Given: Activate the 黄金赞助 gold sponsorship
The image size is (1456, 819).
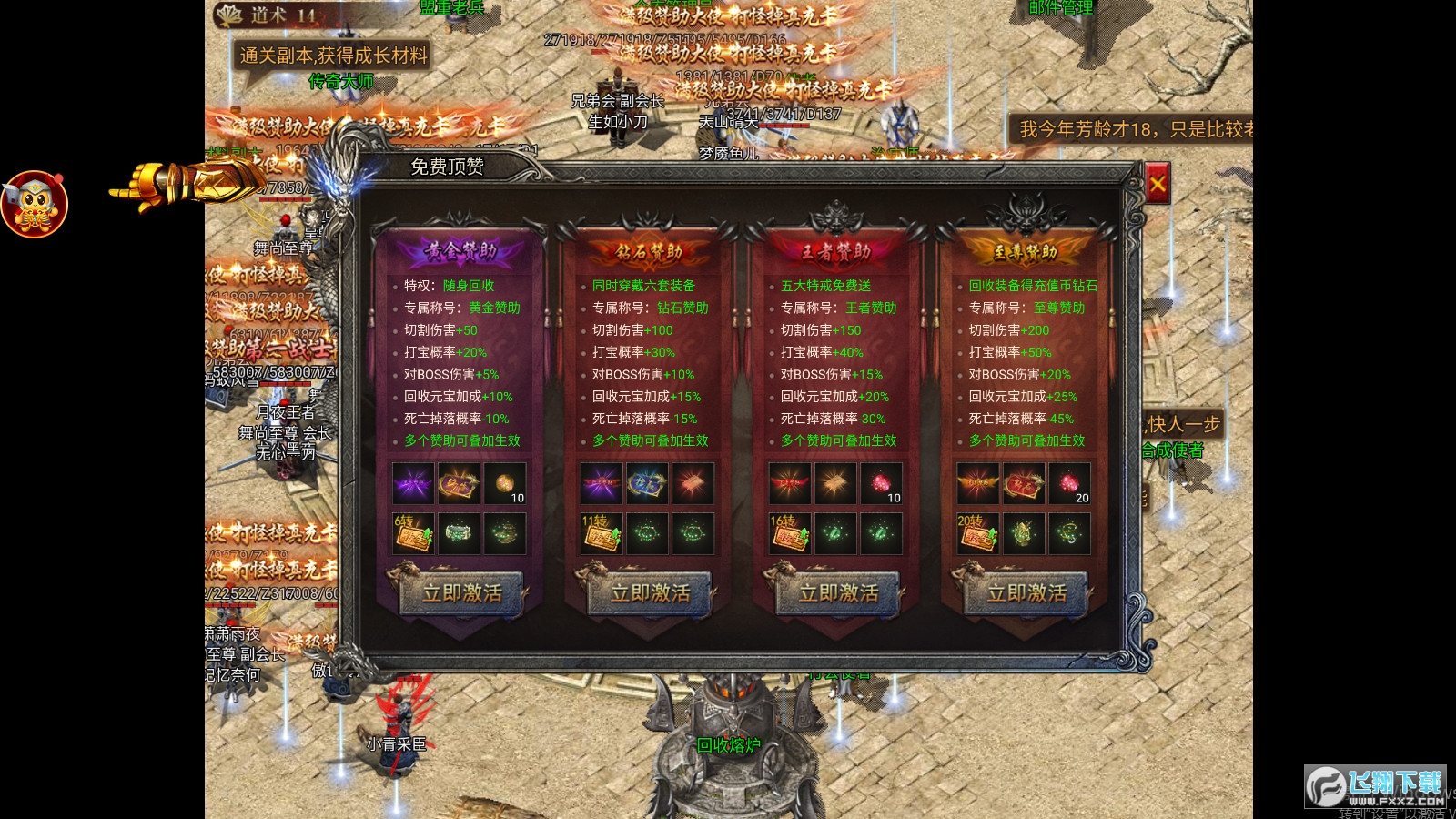Looking at the screenshot, I should [461, 593].
